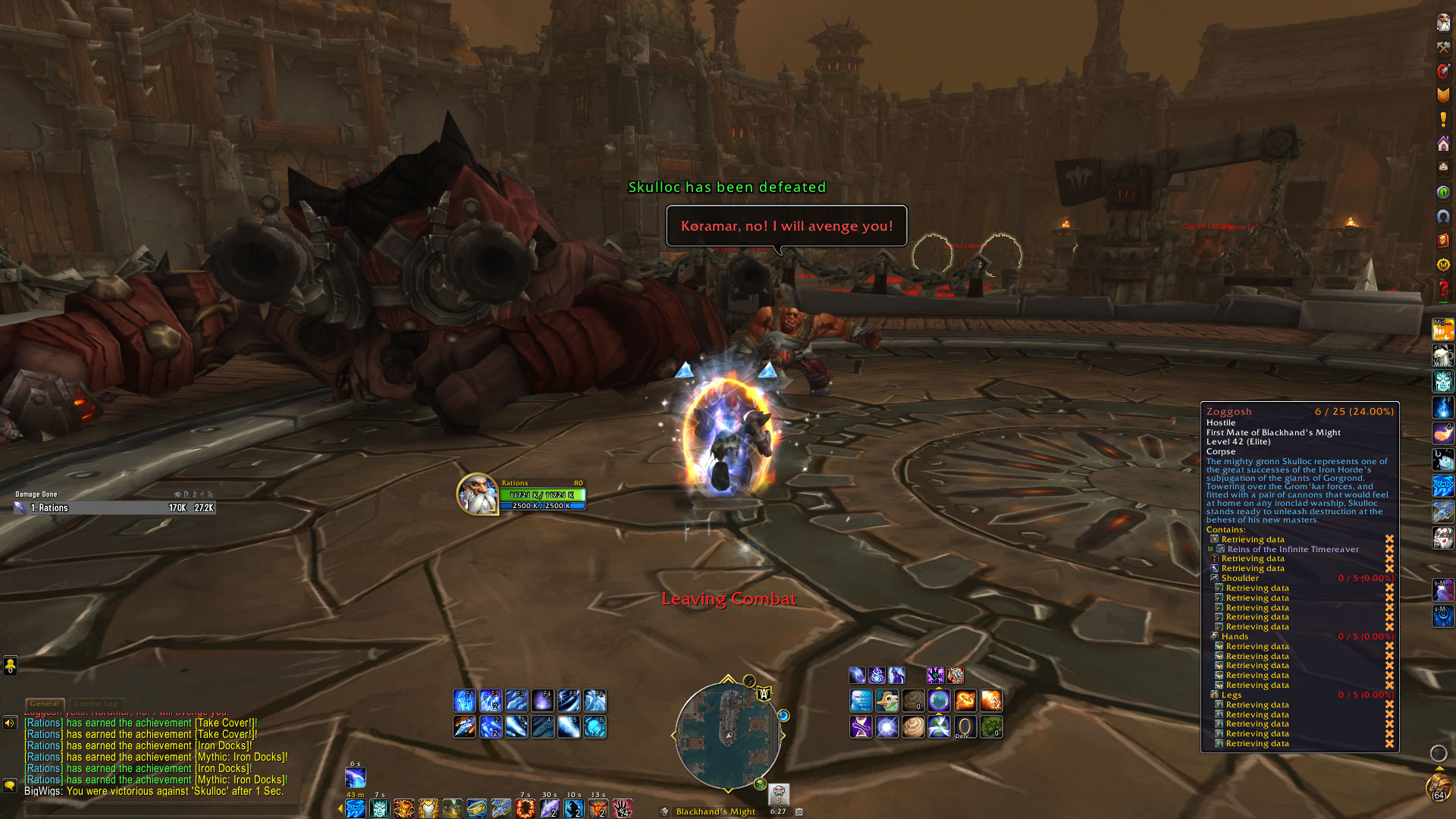
Task: Open the crossed hammers professions micro button
Action: click(x=1442, y=47)
